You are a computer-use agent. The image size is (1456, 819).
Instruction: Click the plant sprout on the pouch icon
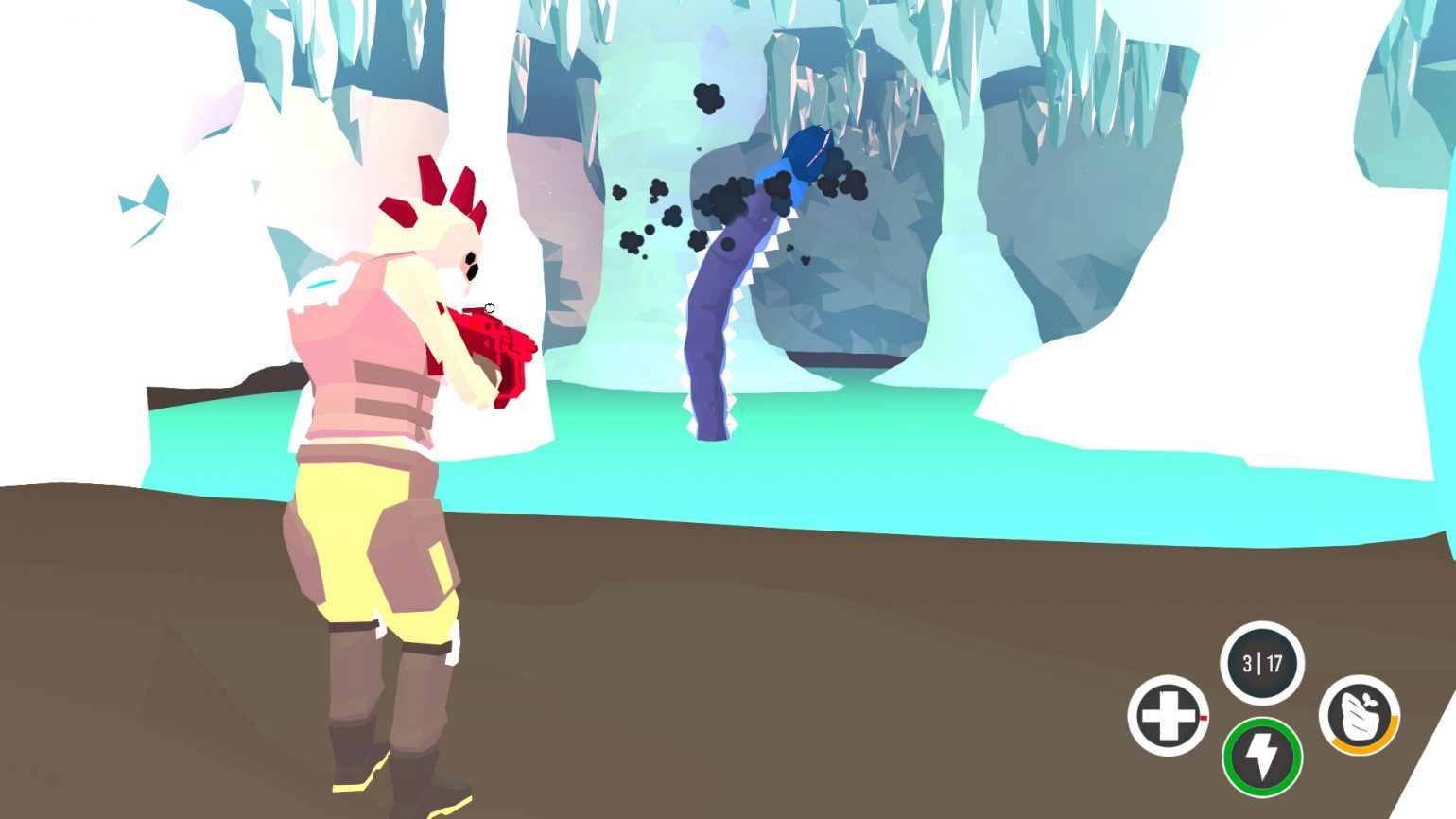[x=1371, y=702]
